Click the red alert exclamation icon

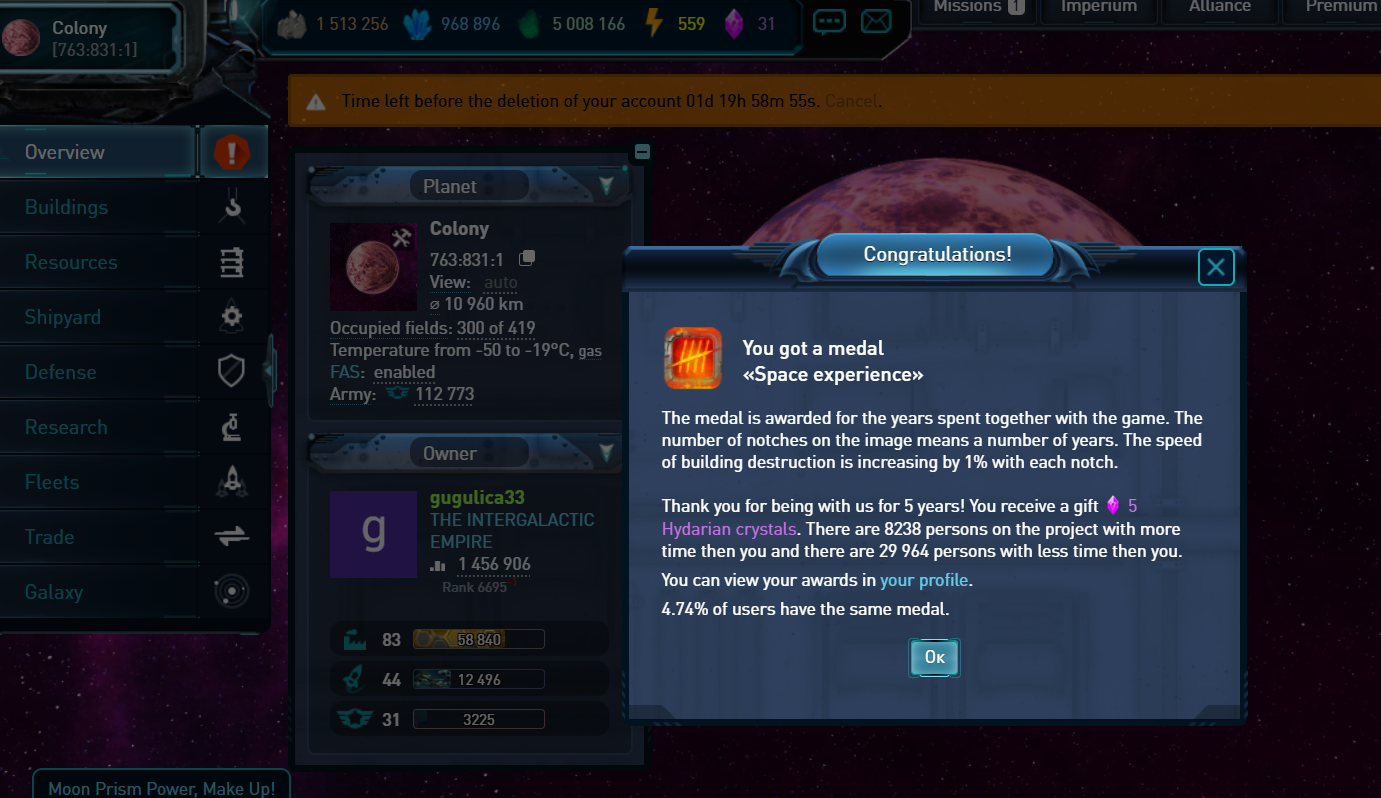click(x=233, y=153)
